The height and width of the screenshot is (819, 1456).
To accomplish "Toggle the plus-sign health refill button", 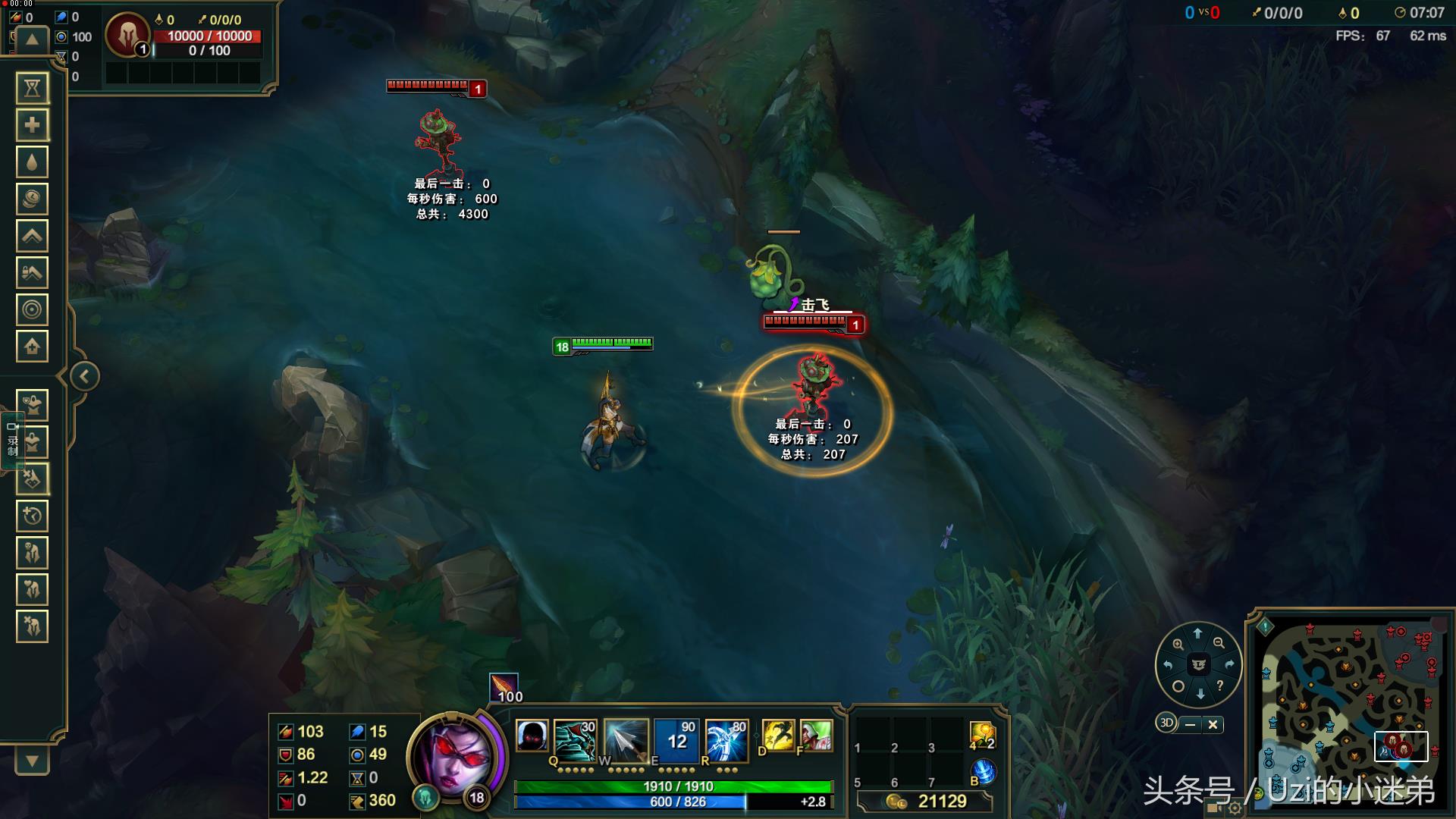I will tap(32, 125).
